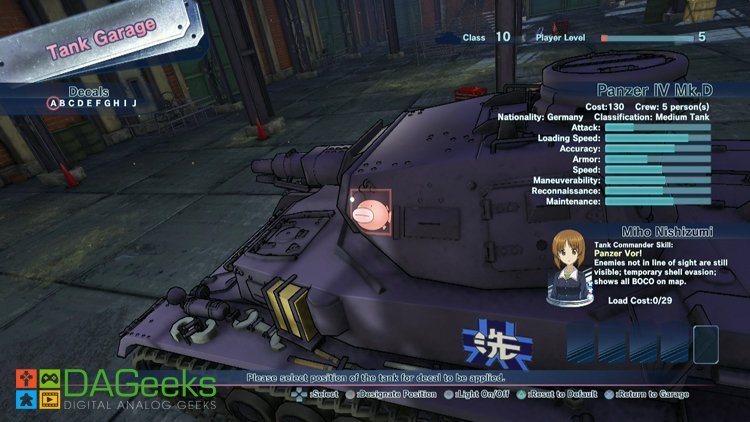The height and width of the screenshot is (422, 750).
Task: Select decal slot I
Action: (x=125, y=103)
